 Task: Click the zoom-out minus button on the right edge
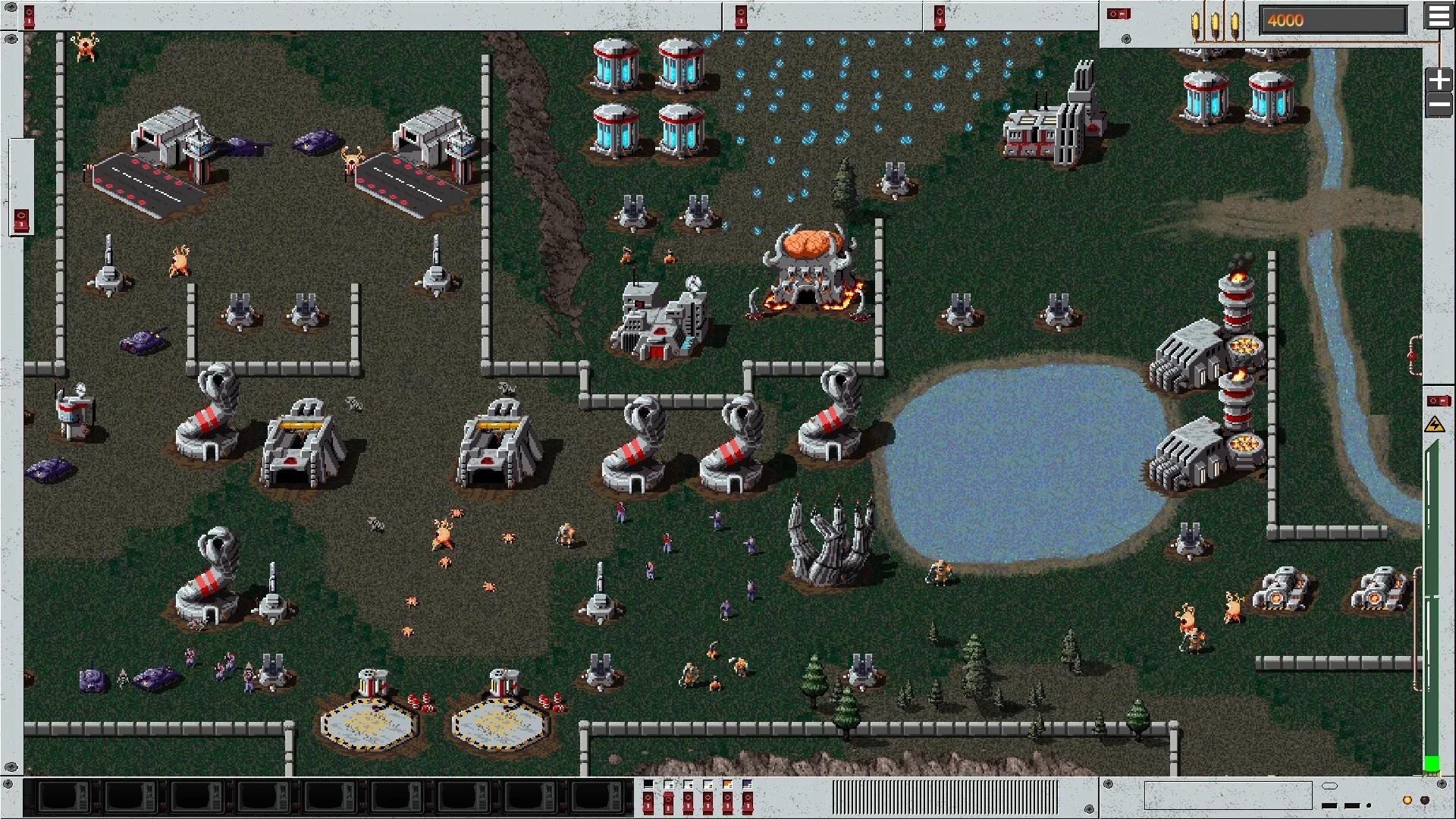point(1438,103)
